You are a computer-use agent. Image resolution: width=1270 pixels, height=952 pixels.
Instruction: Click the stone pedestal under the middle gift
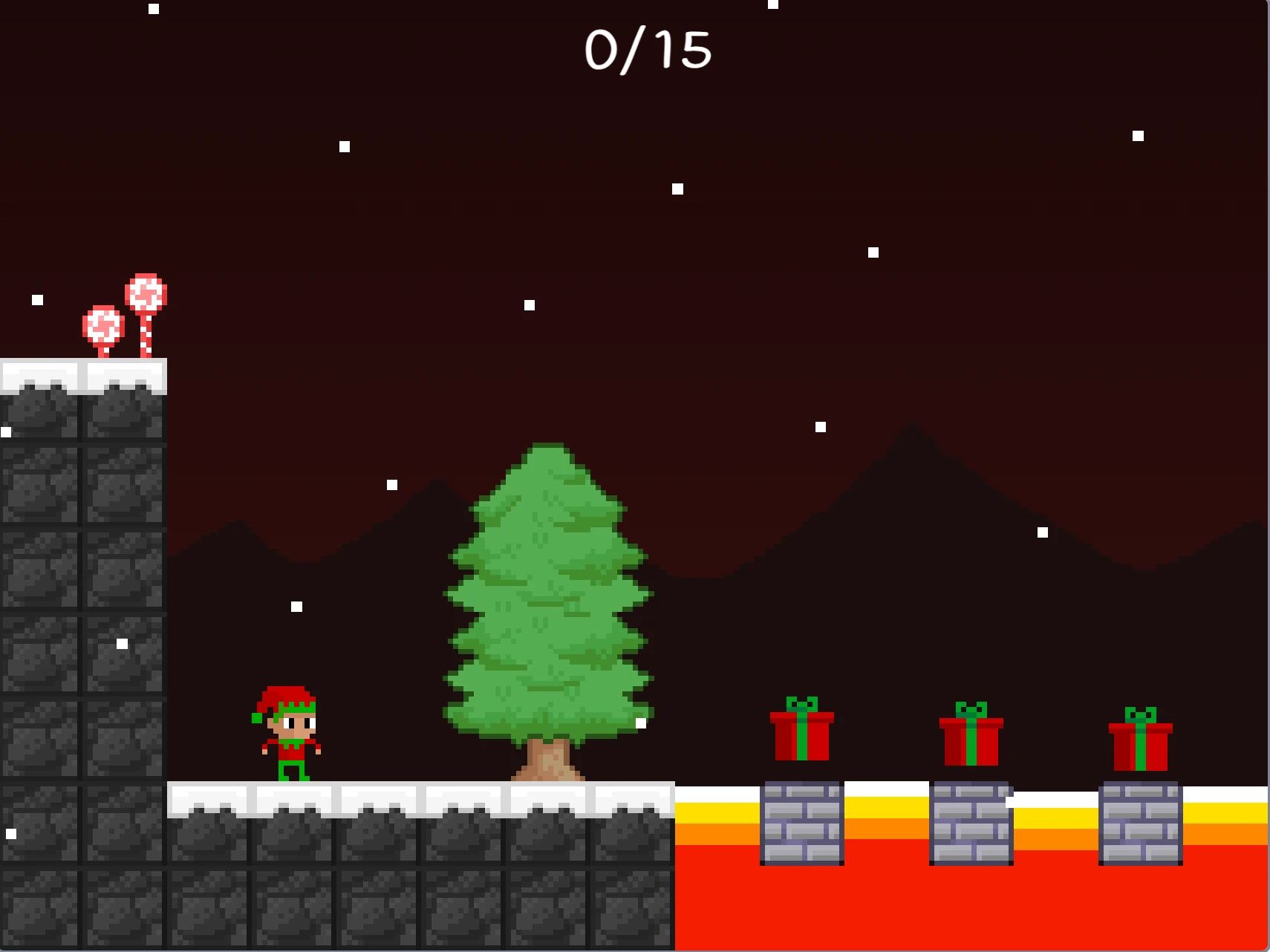971,824
